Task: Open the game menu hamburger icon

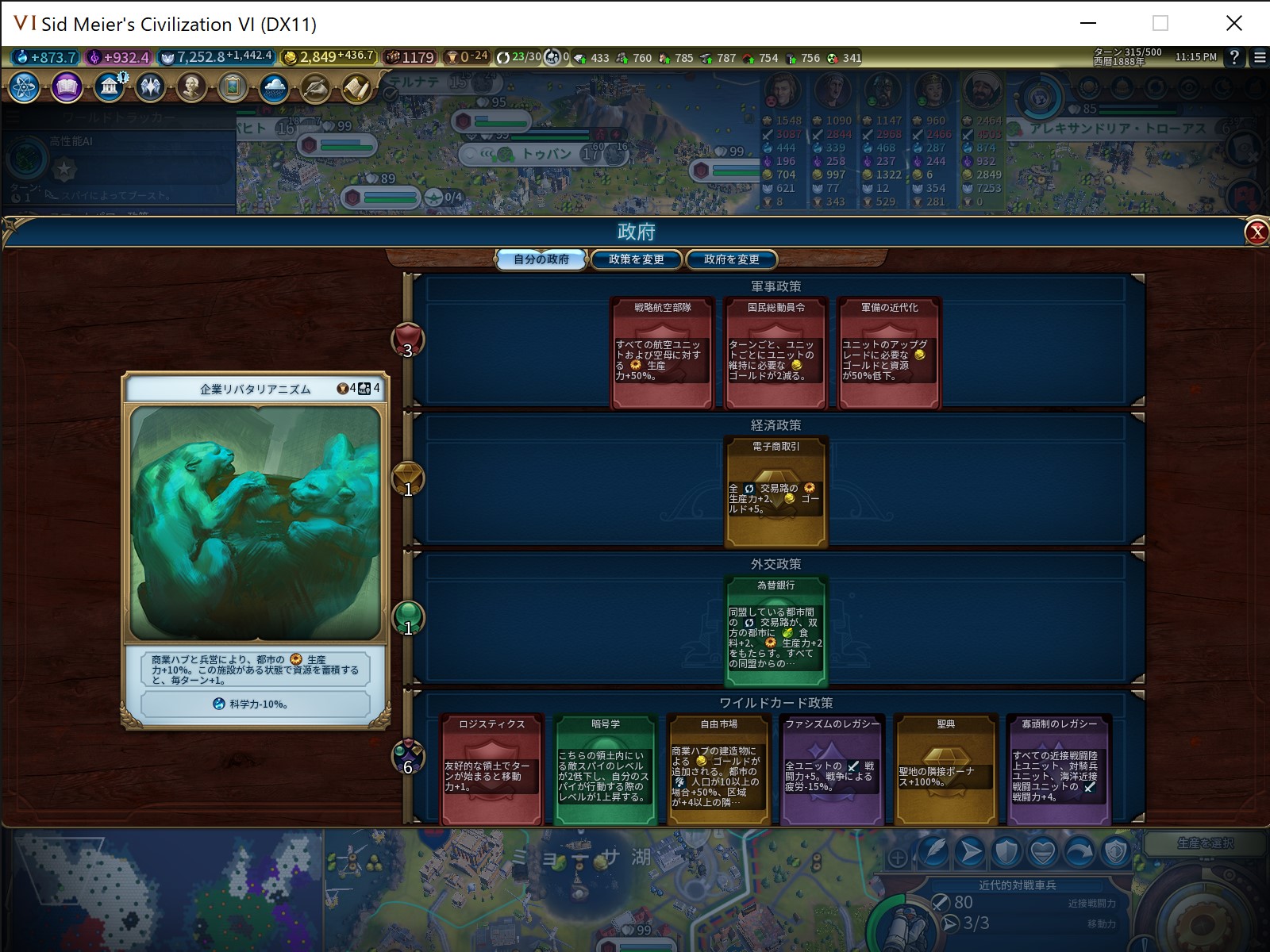Action: pos(1259,57)
